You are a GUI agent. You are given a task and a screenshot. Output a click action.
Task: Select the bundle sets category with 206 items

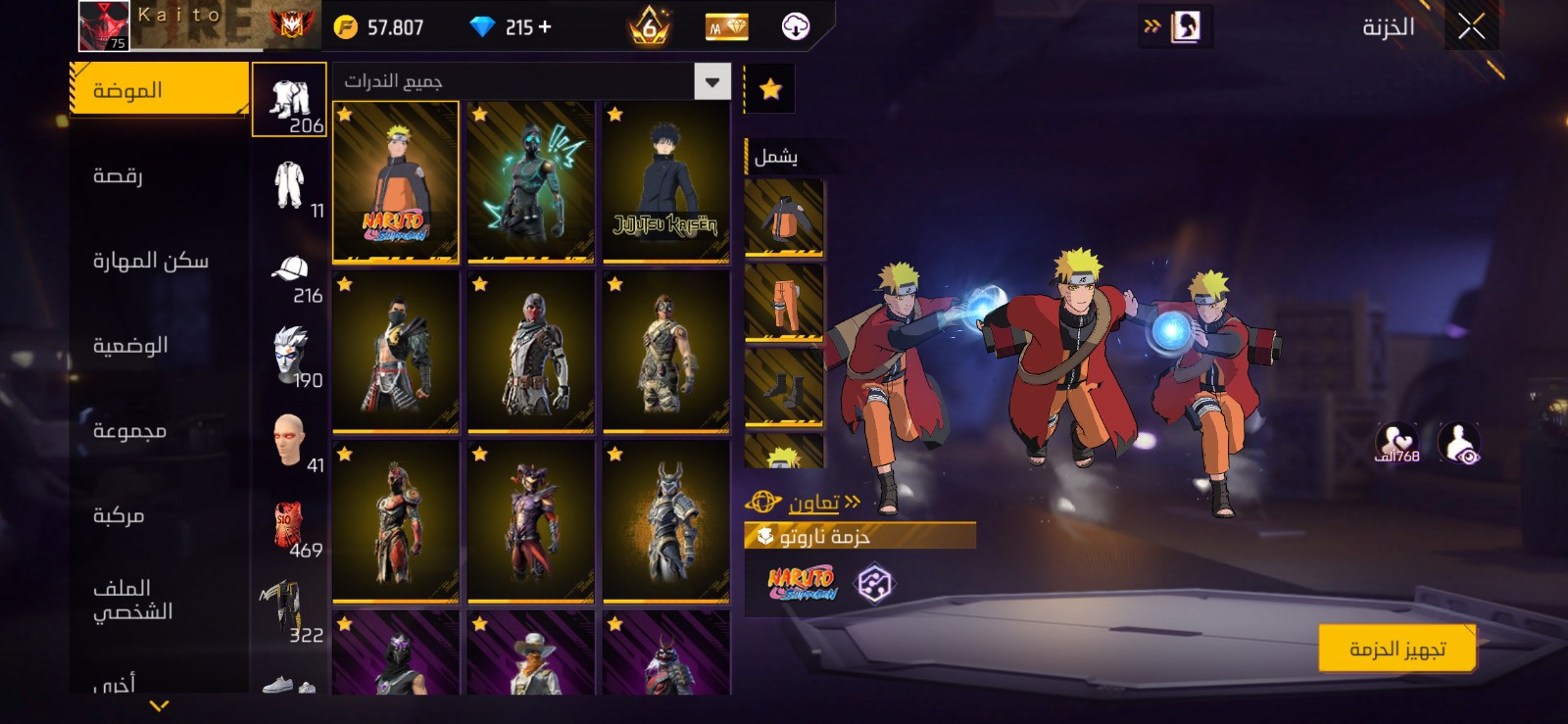click(290, 100)
